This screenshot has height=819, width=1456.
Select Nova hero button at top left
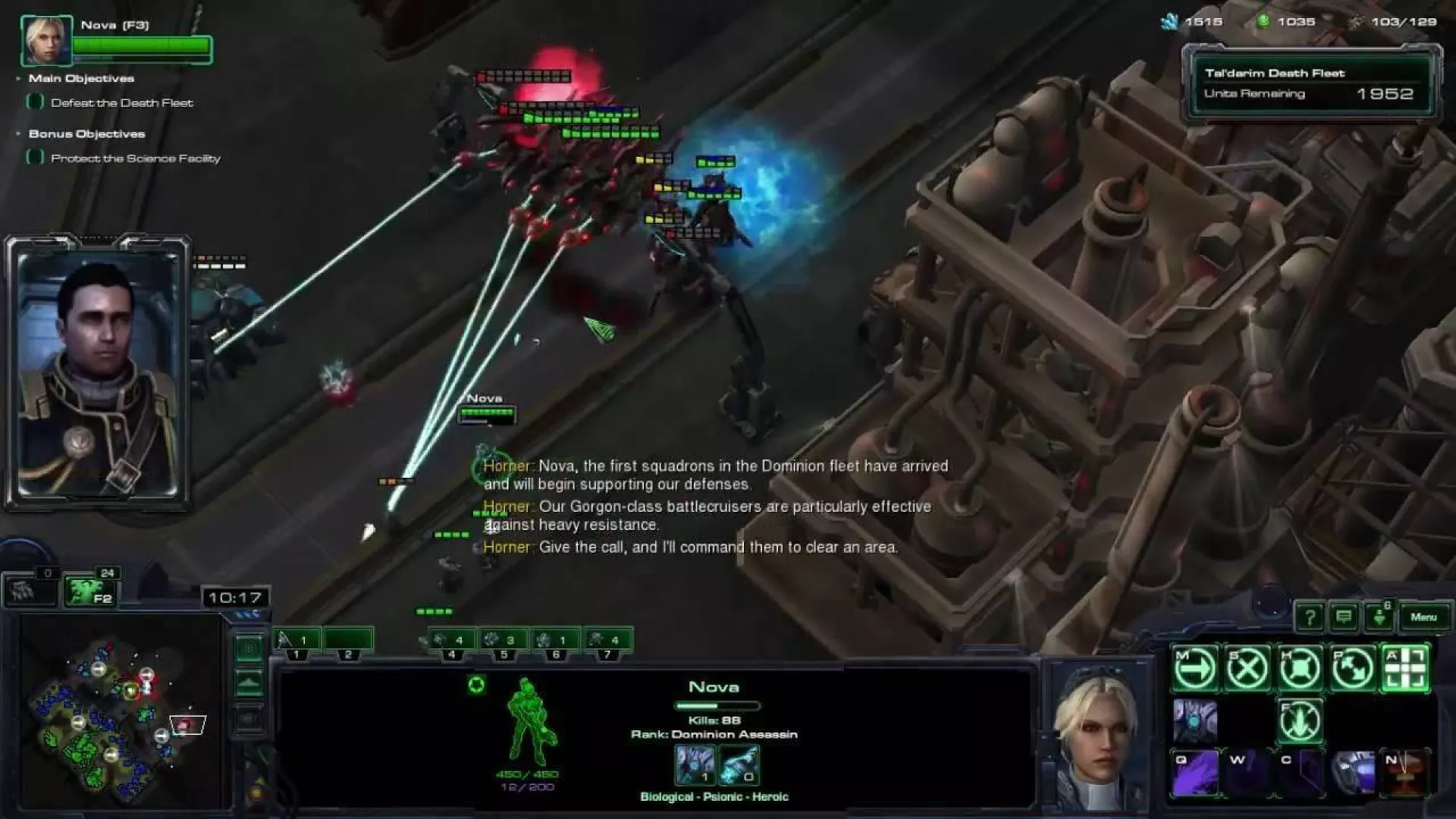click(x=46, y=40)
